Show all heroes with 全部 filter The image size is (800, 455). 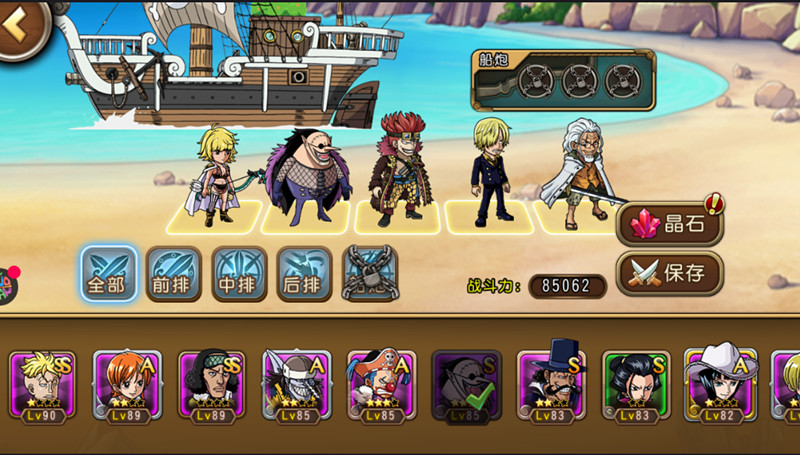click(109, 274)
